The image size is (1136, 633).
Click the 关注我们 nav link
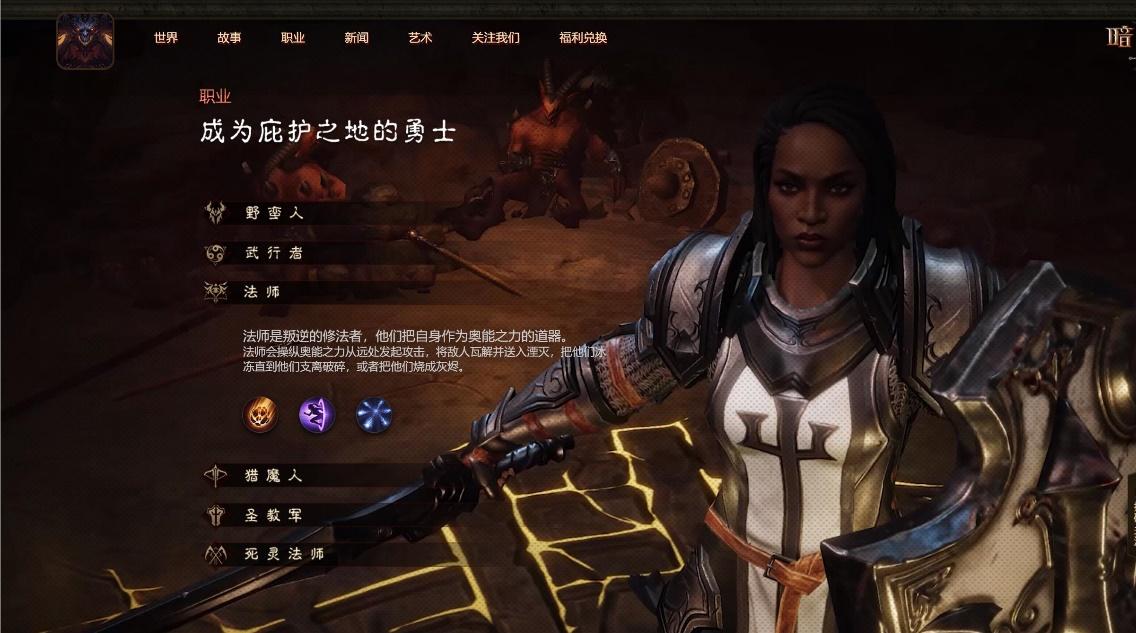coord(496,38)
